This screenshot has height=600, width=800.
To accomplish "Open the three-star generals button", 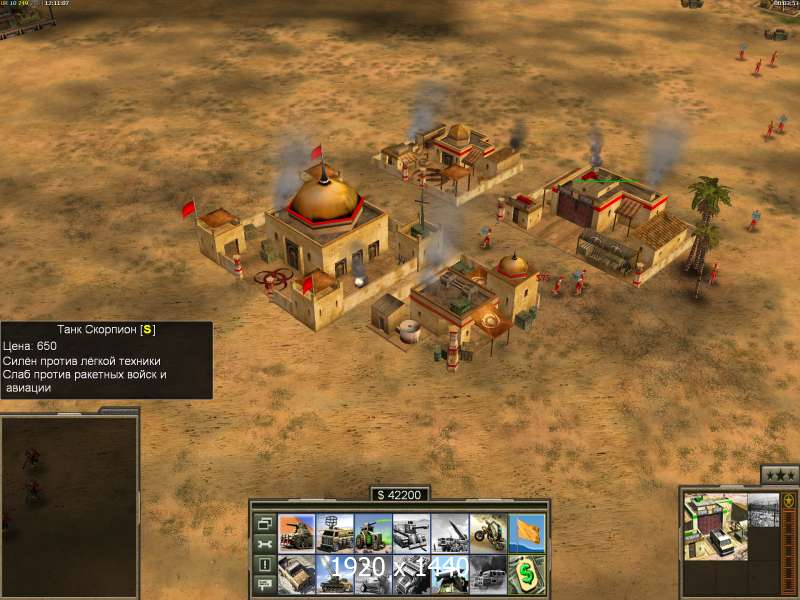I will [x=780, y=475].
